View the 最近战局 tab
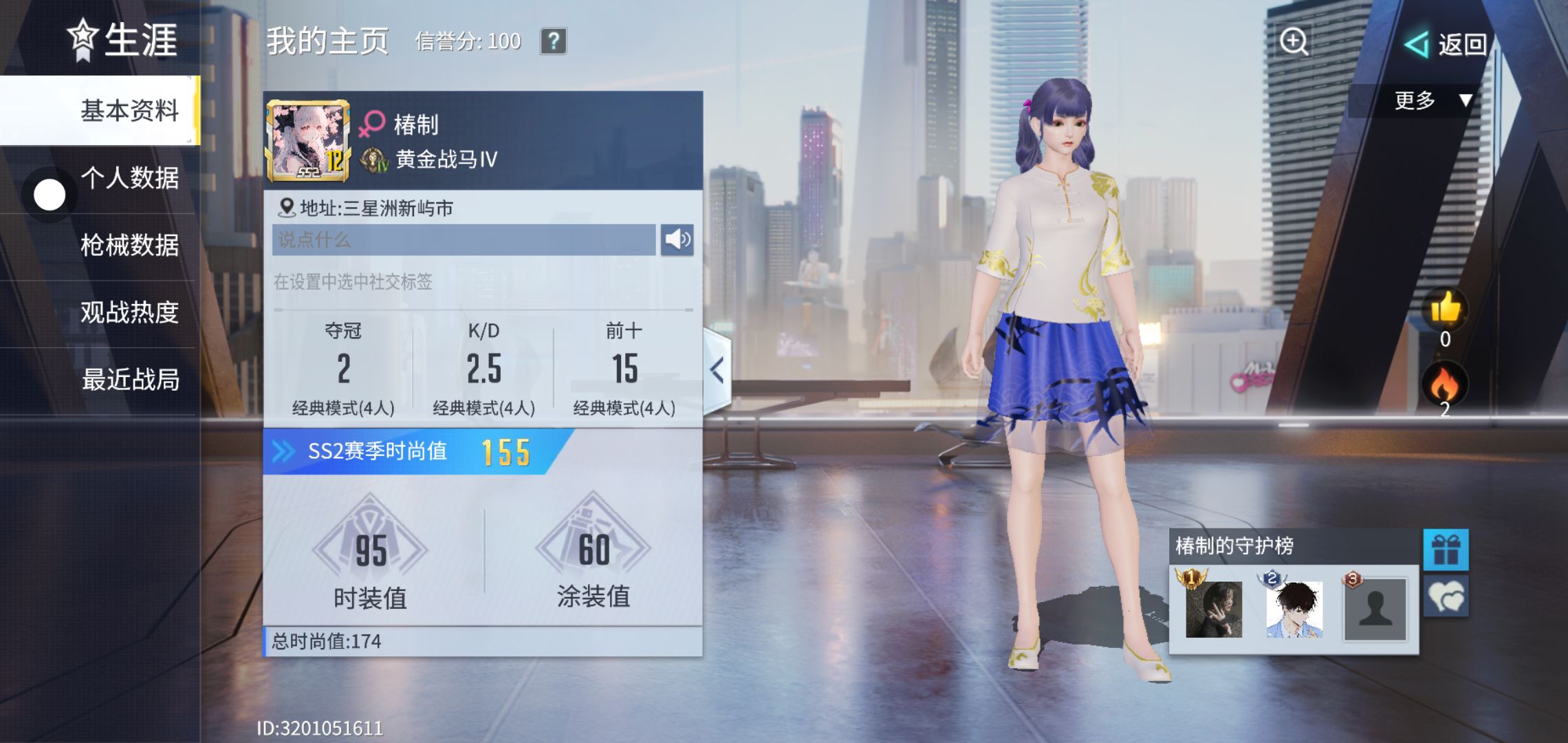The image size is (1568, 743). coord(129,379)
